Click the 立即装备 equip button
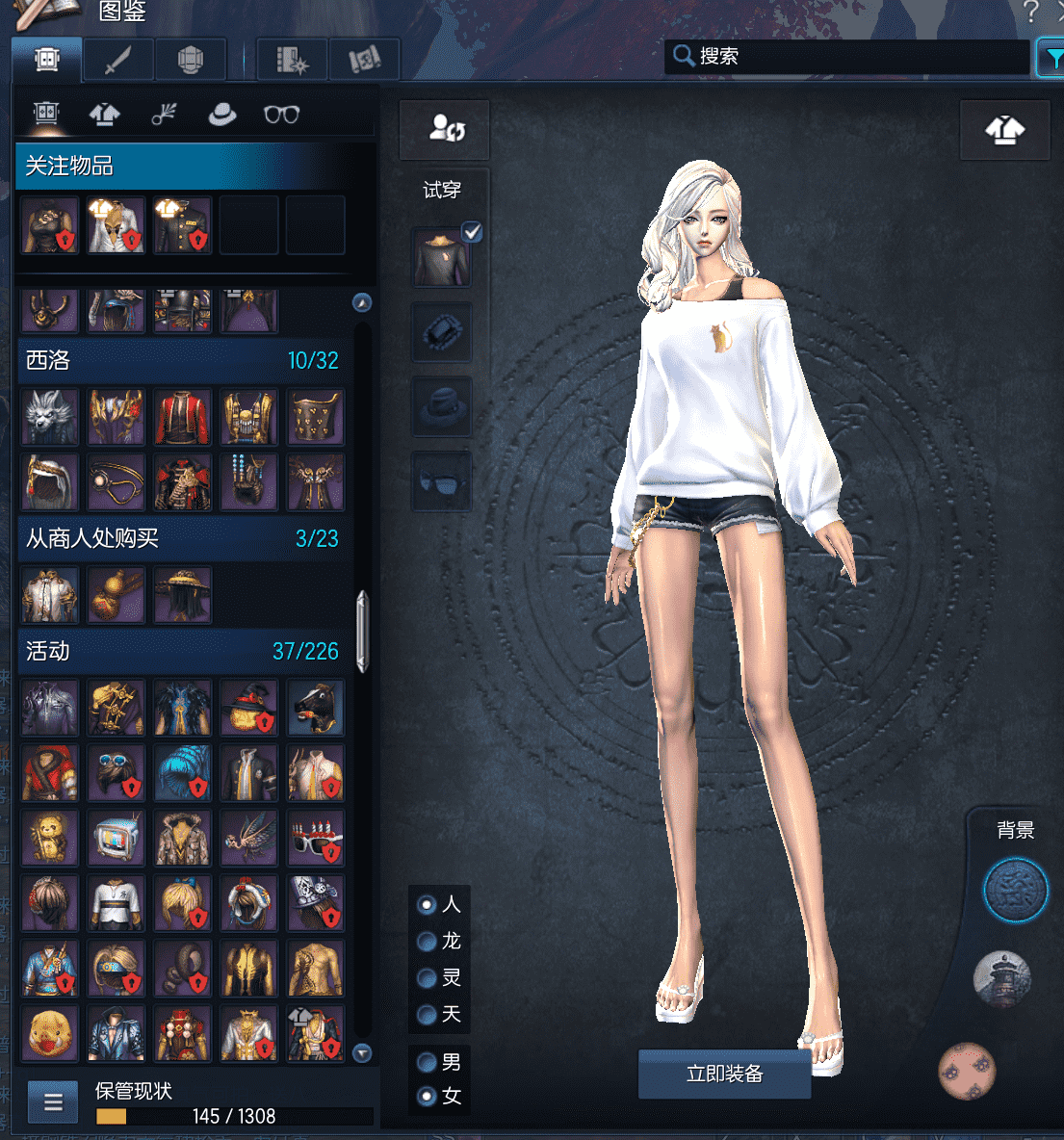1064x1140 pixels. point(724,1074)
